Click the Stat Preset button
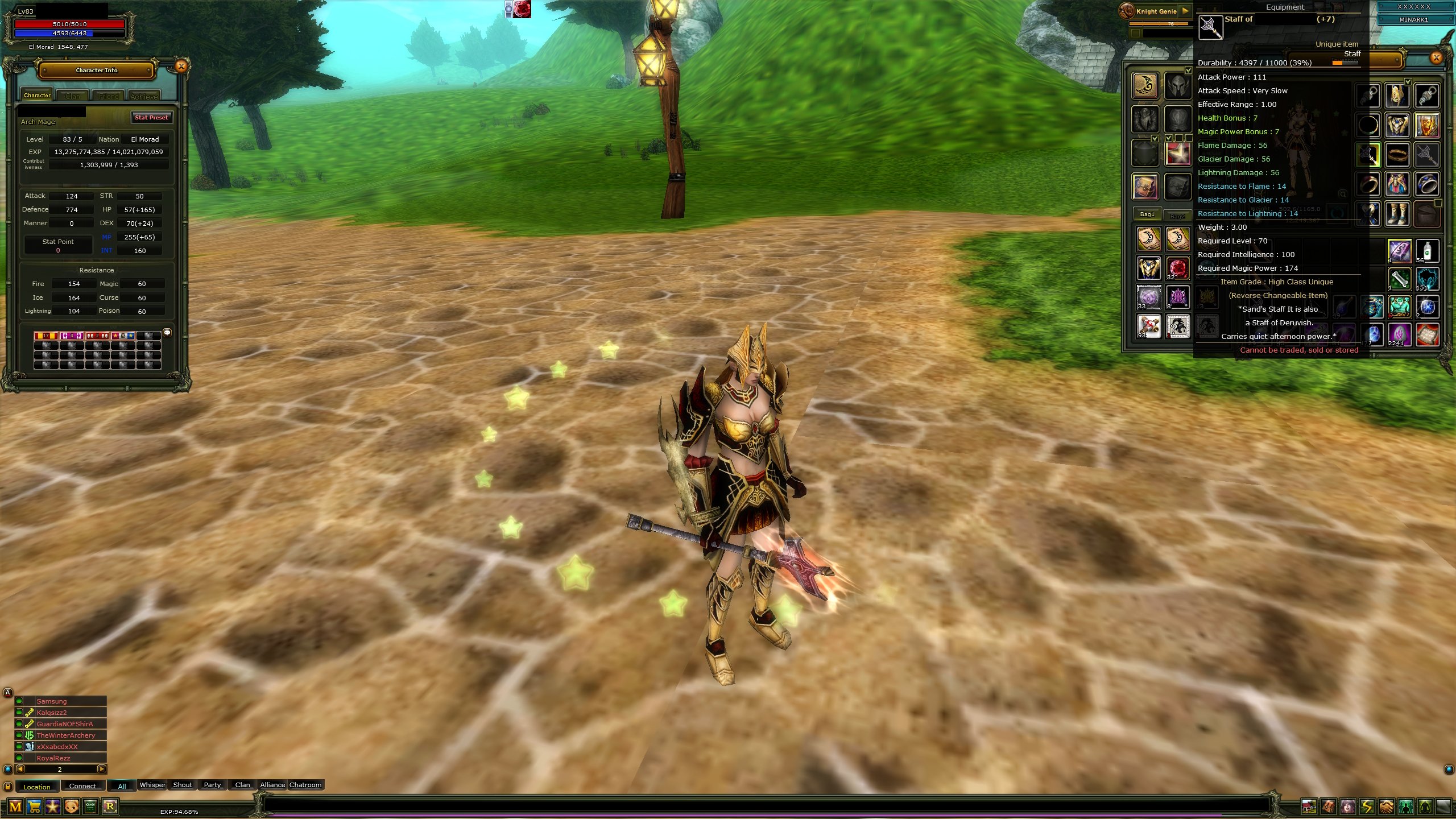 coord(151,118)
